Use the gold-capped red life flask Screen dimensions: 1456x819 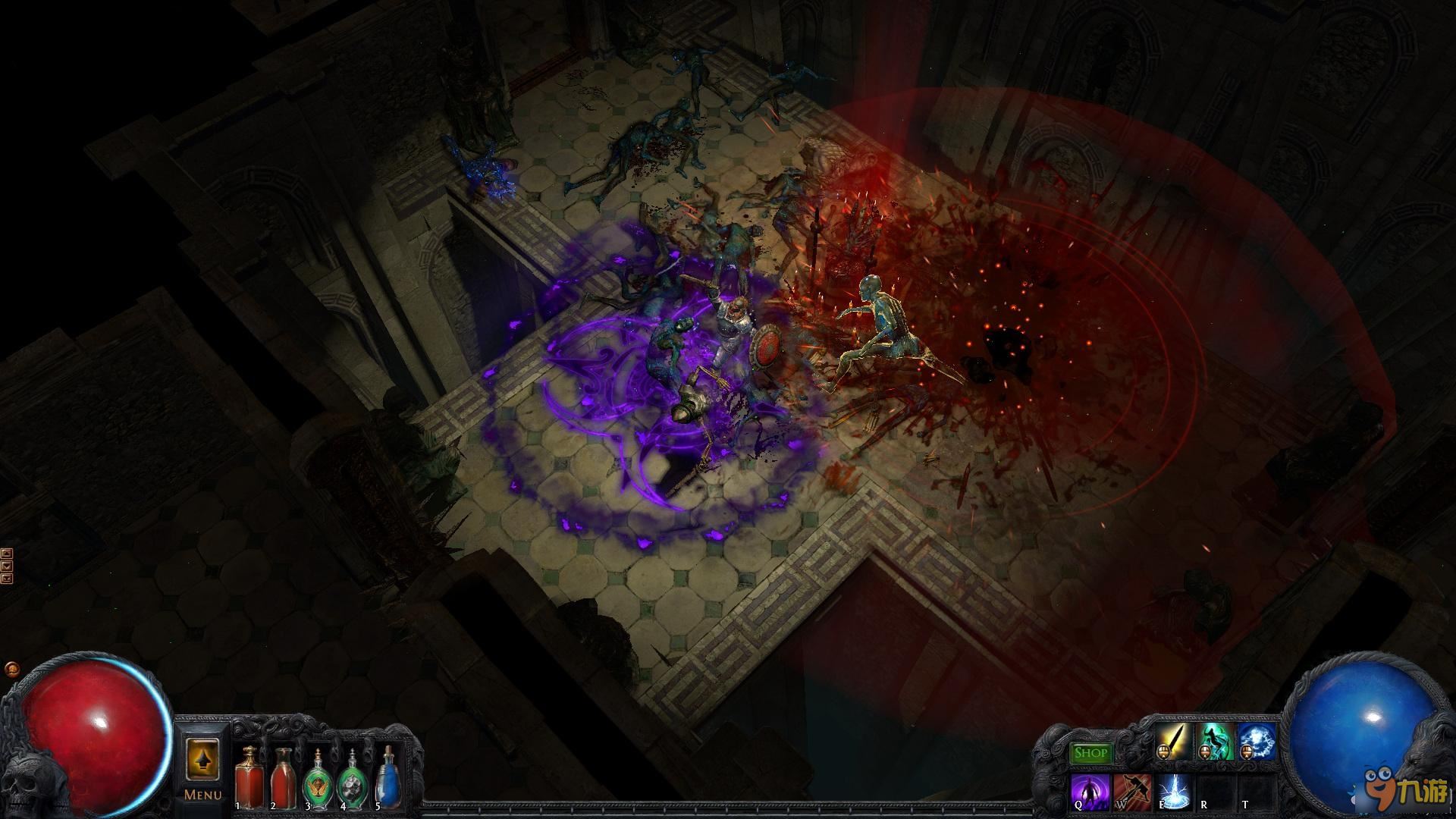click(x=248, y=777)
